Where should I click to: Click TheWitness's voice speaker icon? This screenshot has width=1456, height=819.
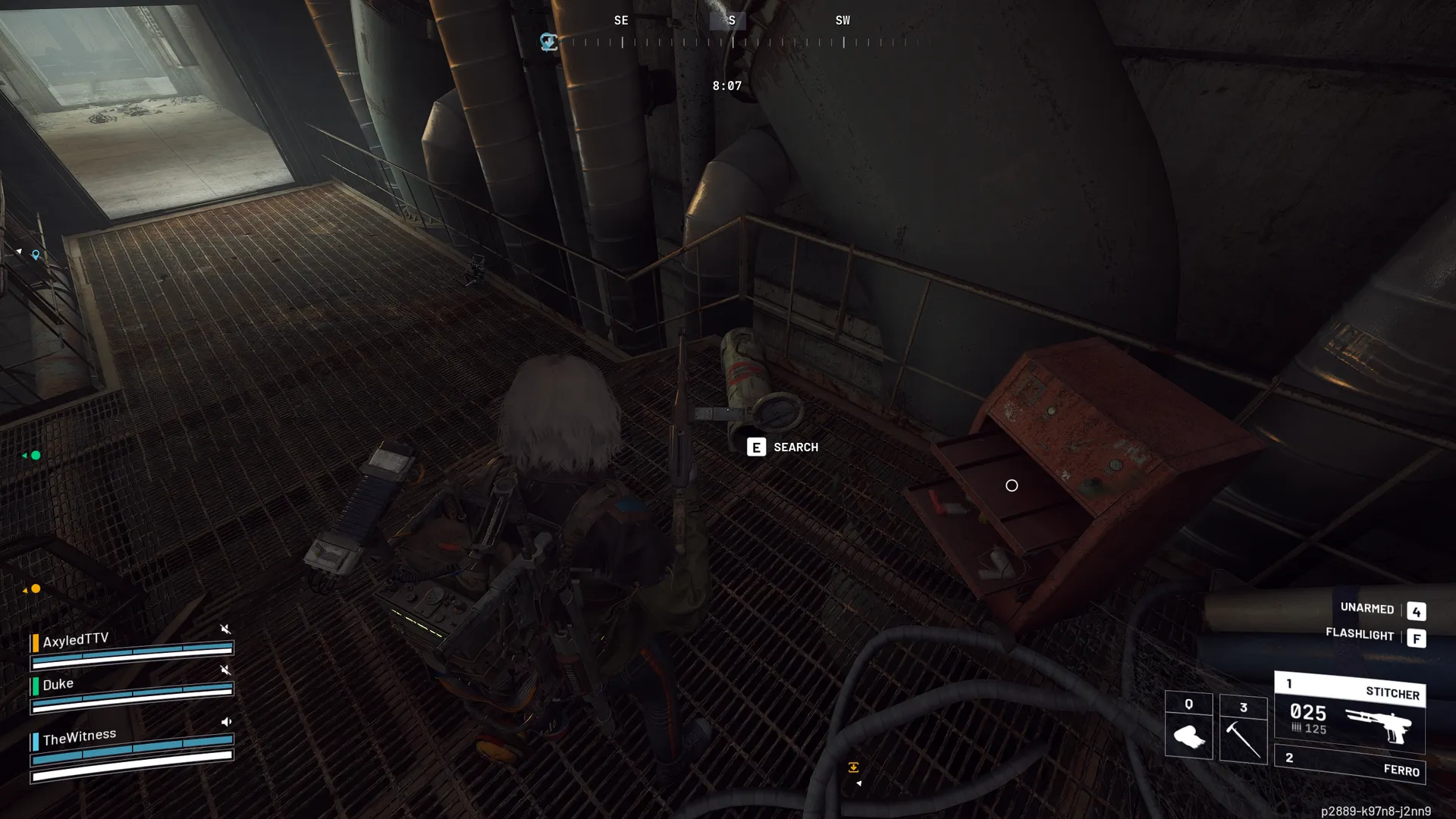pyautogui.click(x=226, y=722)
